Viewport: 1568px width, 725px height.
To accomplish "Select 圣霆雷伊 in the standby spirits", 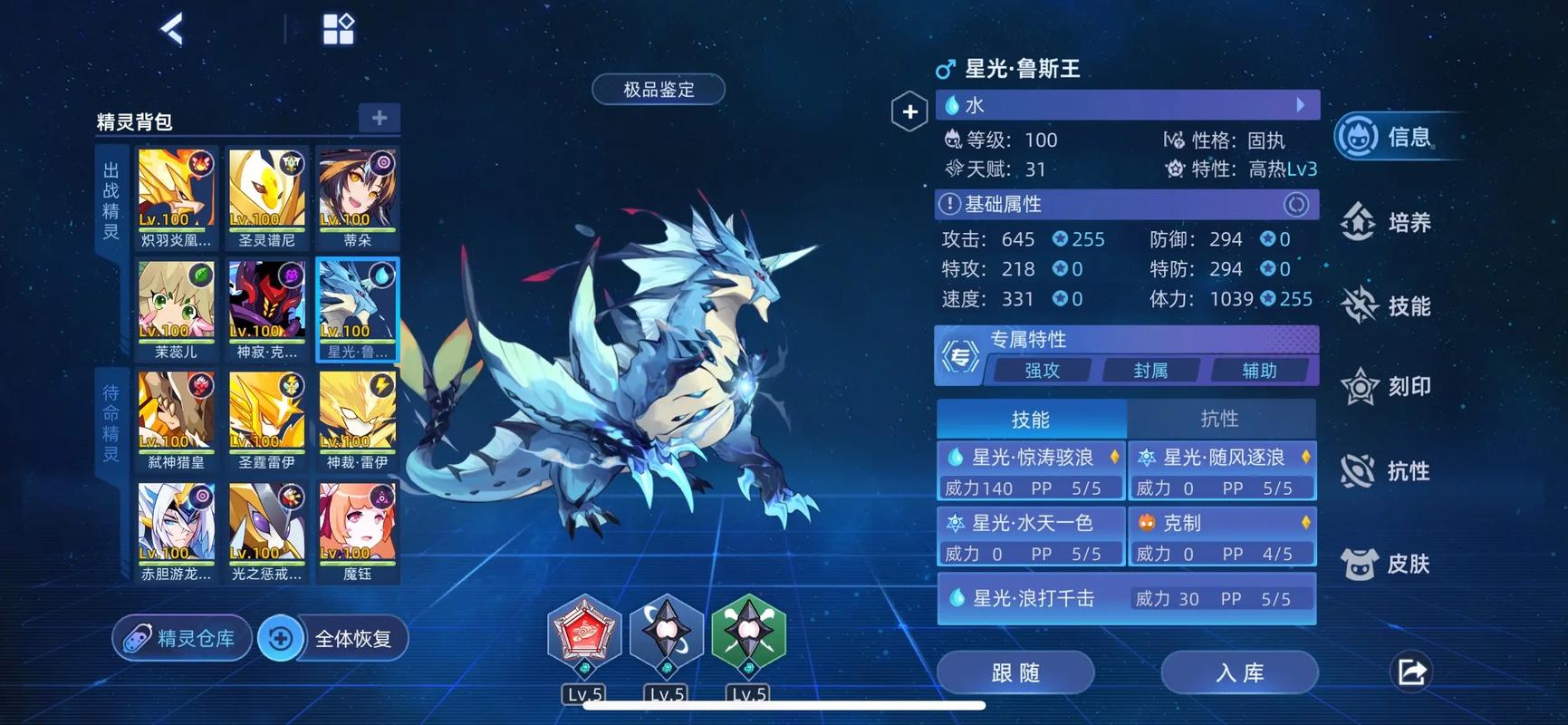I will [266, 420].
